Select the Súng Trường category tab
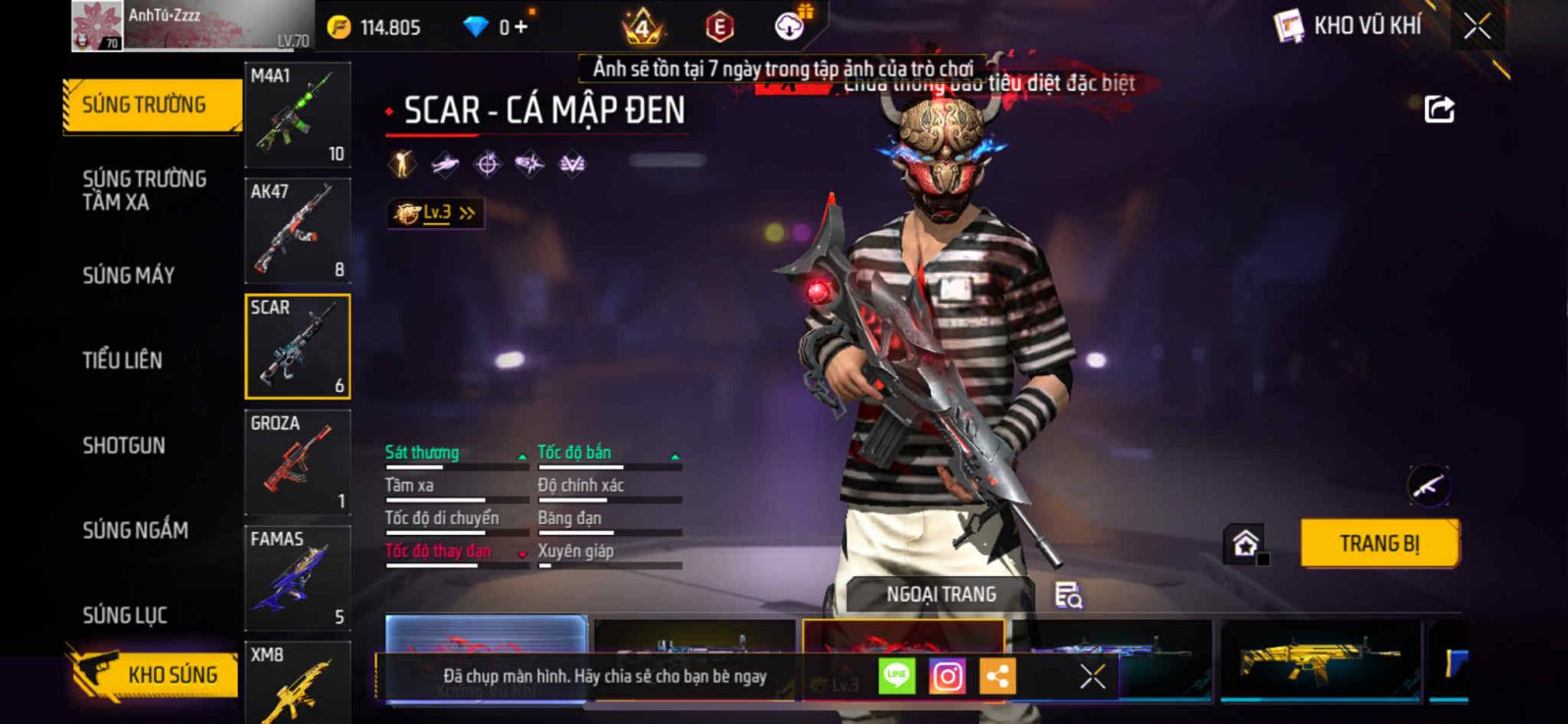This screenshot has width=1568, height=724. (x=150, y=105)
